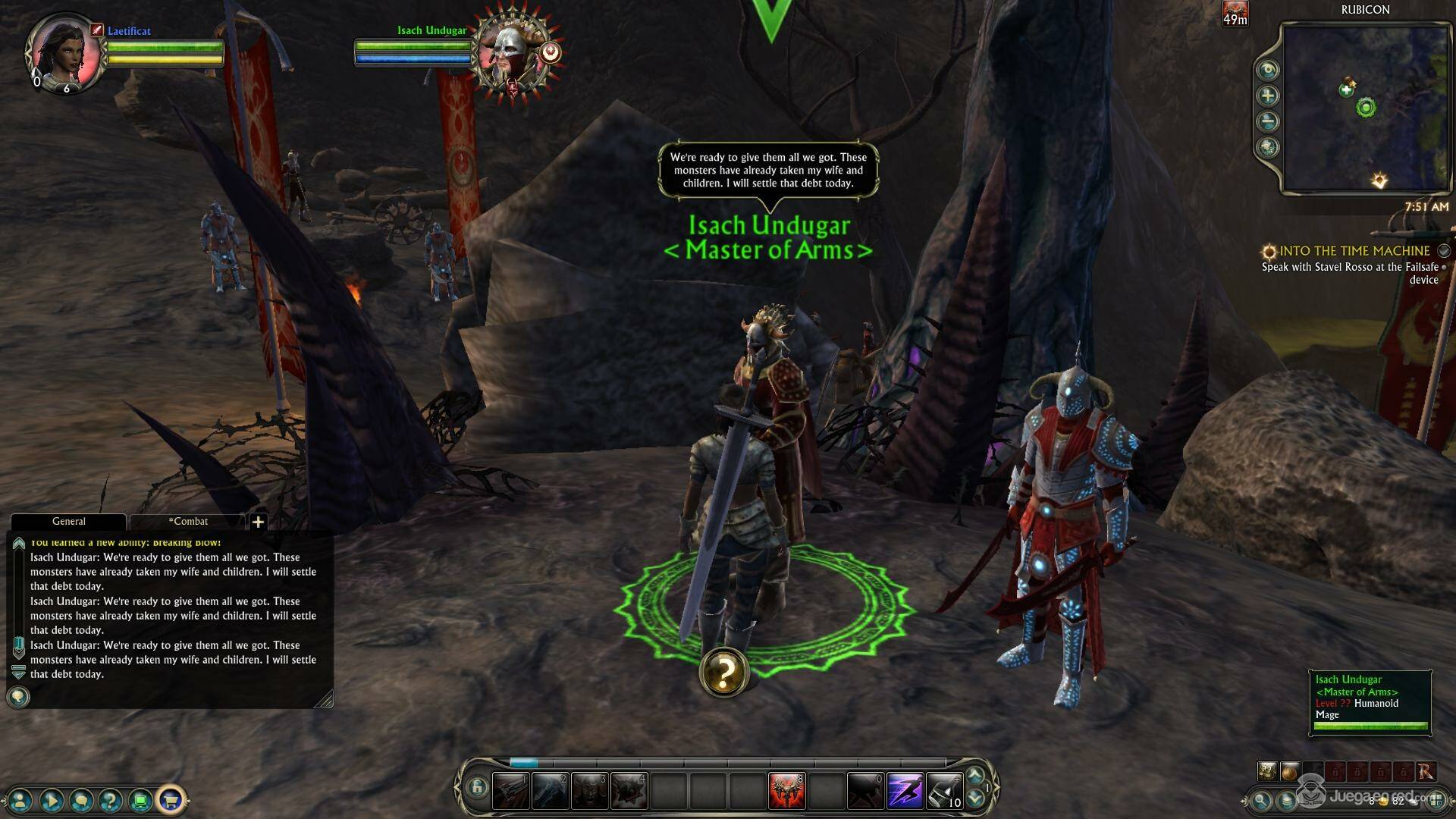The image size is (1456, 819).
Task: Add a new chat tab
Action: point(258,522)
